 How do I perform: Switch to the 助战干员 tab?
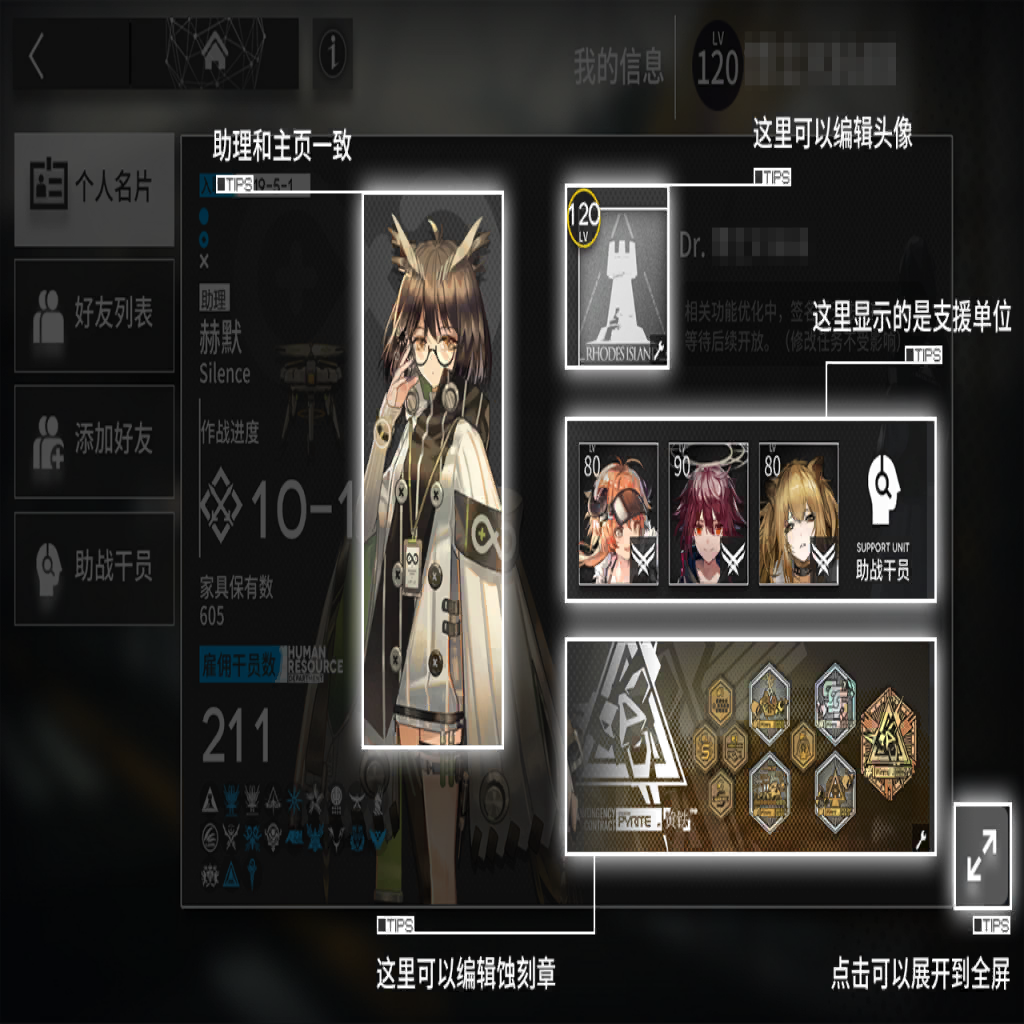coord(94,568)
